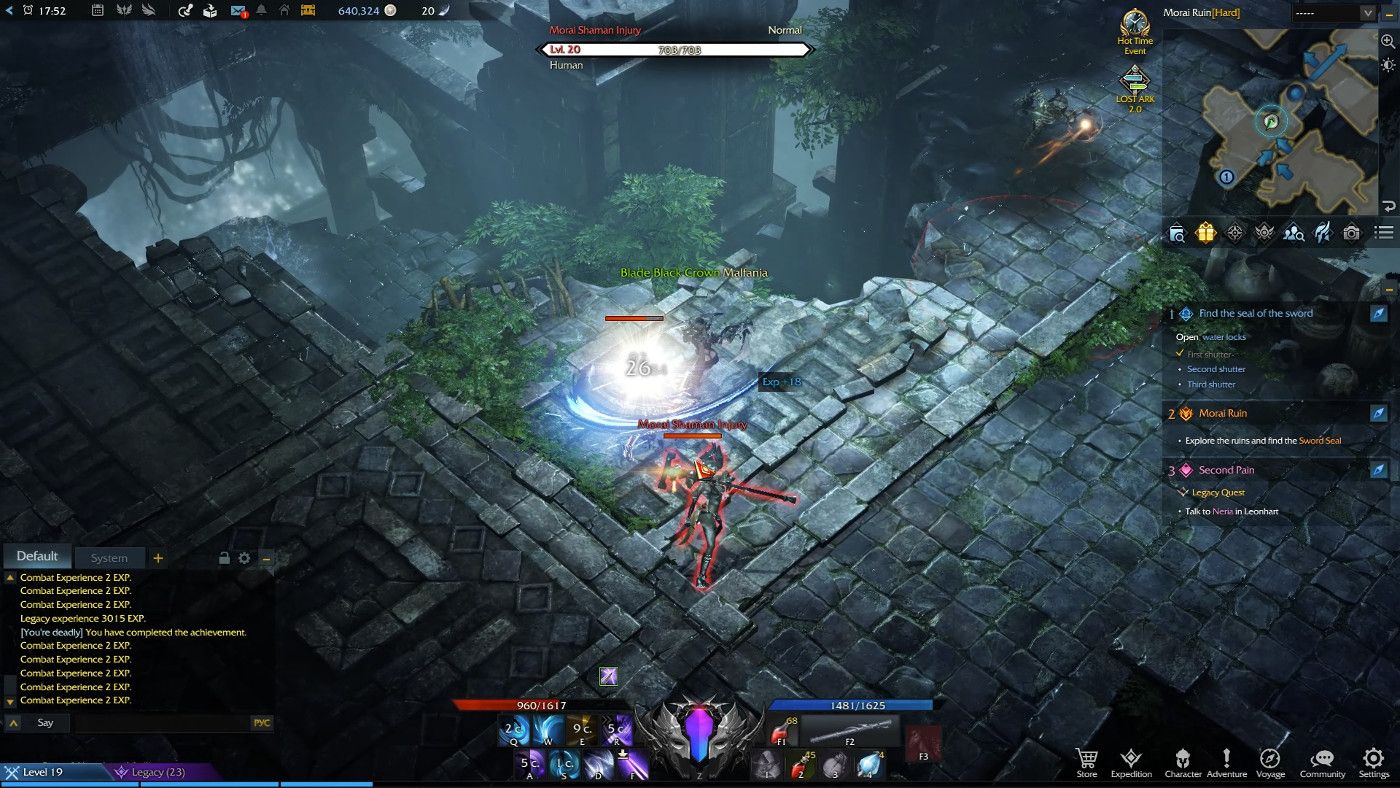Open the minimap channel dropdown
The height and width of the screenshot is (788, 1400).
pyautogui.click(x=1334, y=13)
